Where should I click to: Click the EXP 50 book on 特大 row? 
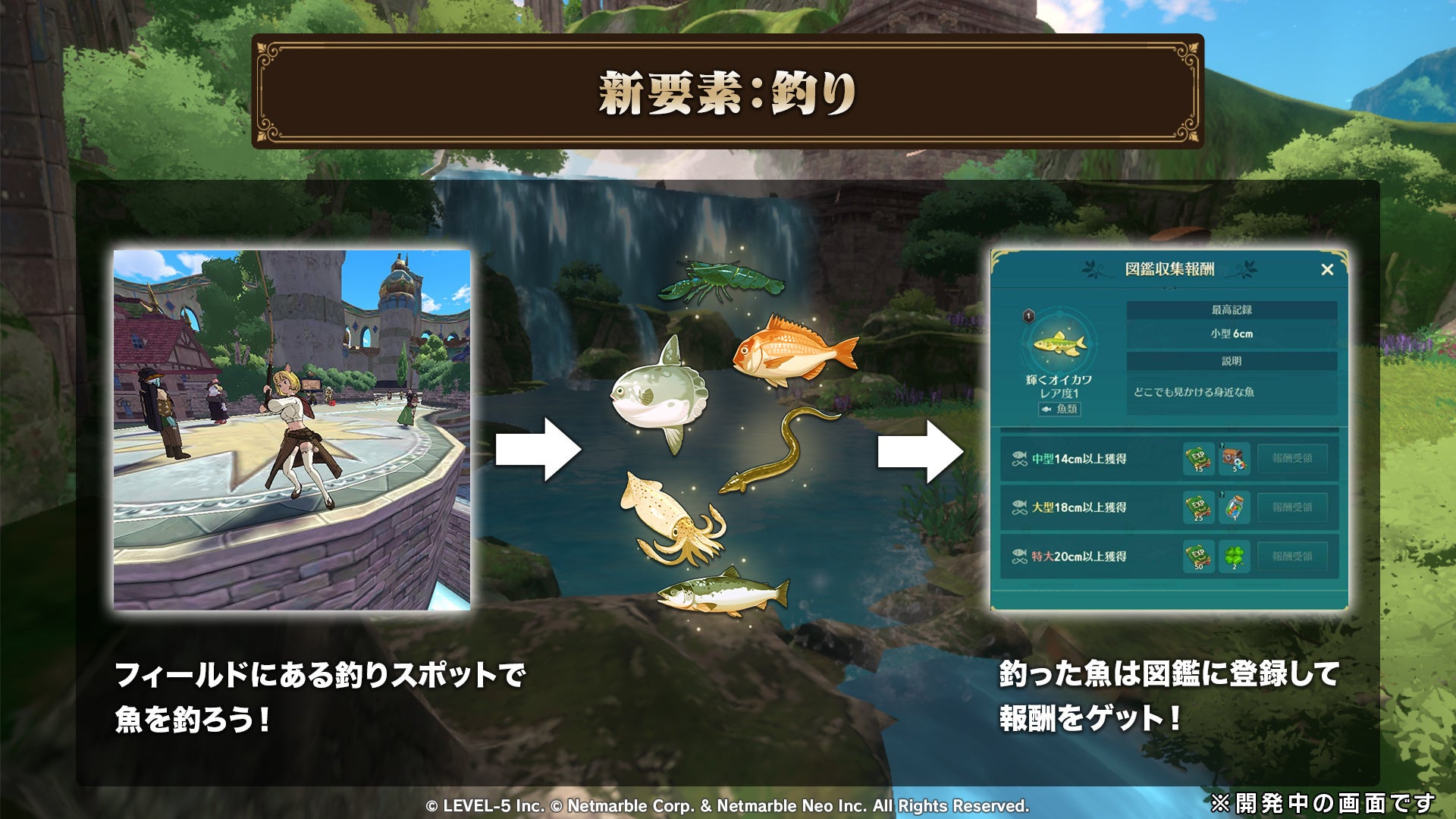click(1198, 556)
